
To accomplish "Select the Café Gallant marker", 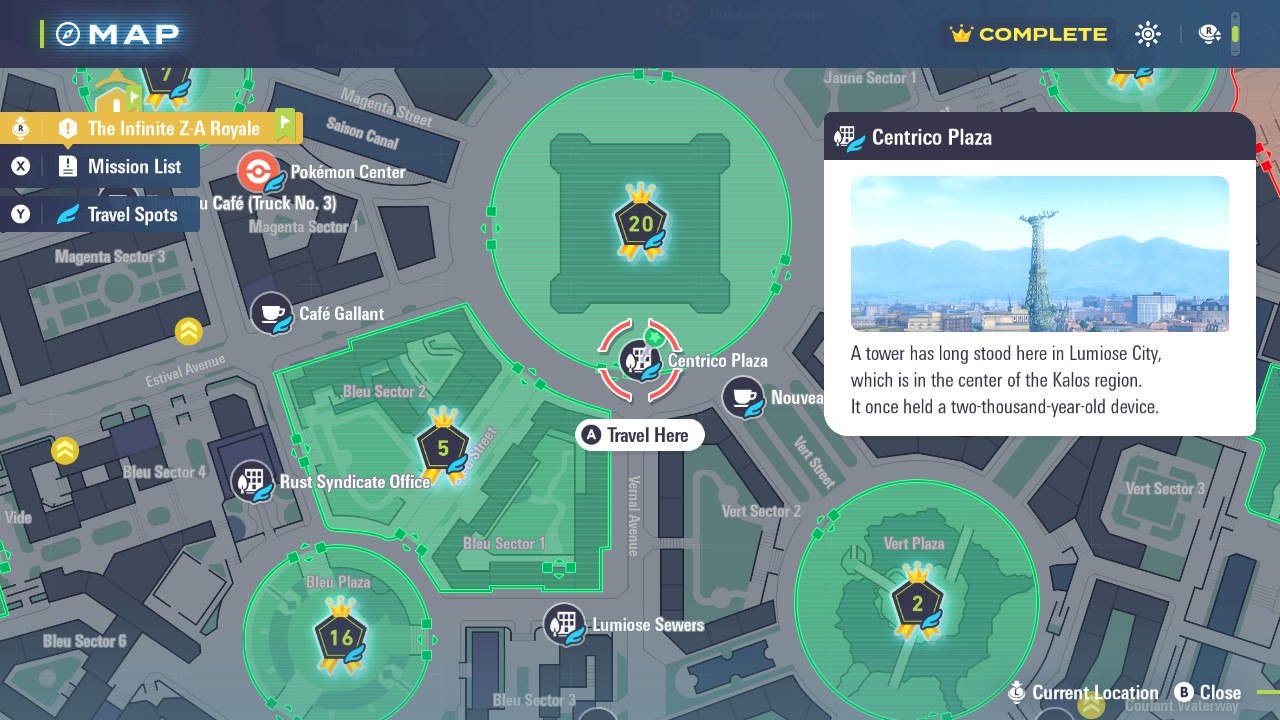I will [x=271, y=314].
